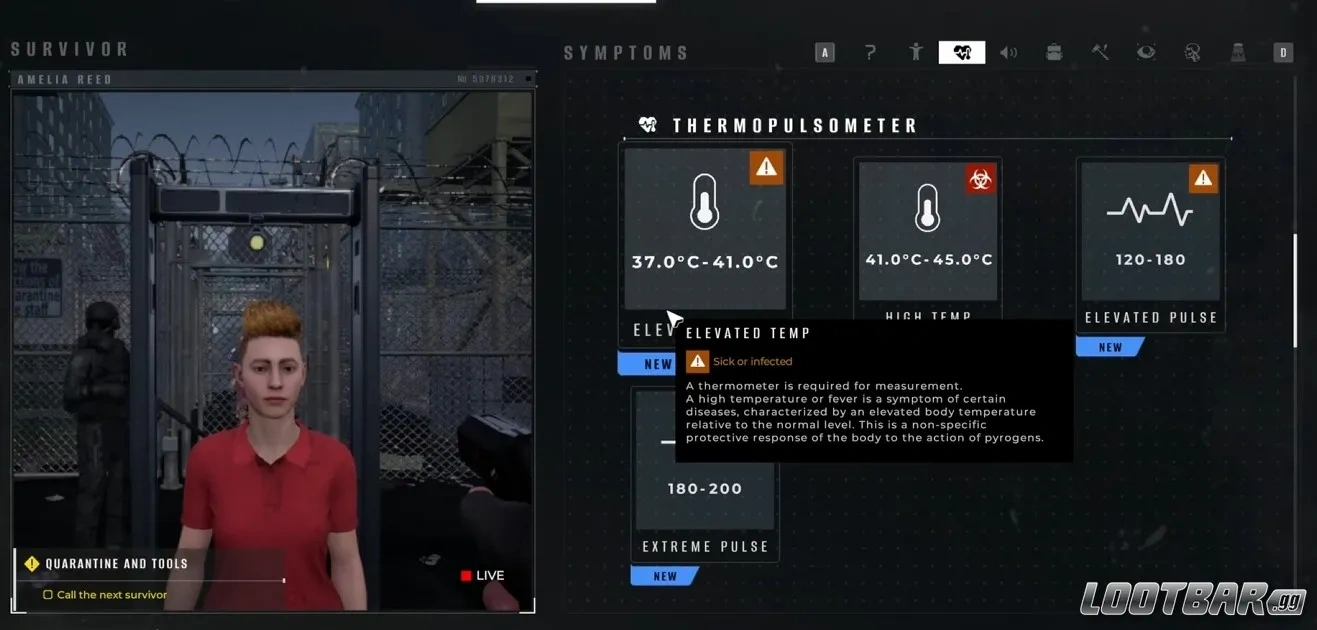1317x630 pixels.
Task: Select the heart pulse thermopulsometer tab
Action: [962, 53]
